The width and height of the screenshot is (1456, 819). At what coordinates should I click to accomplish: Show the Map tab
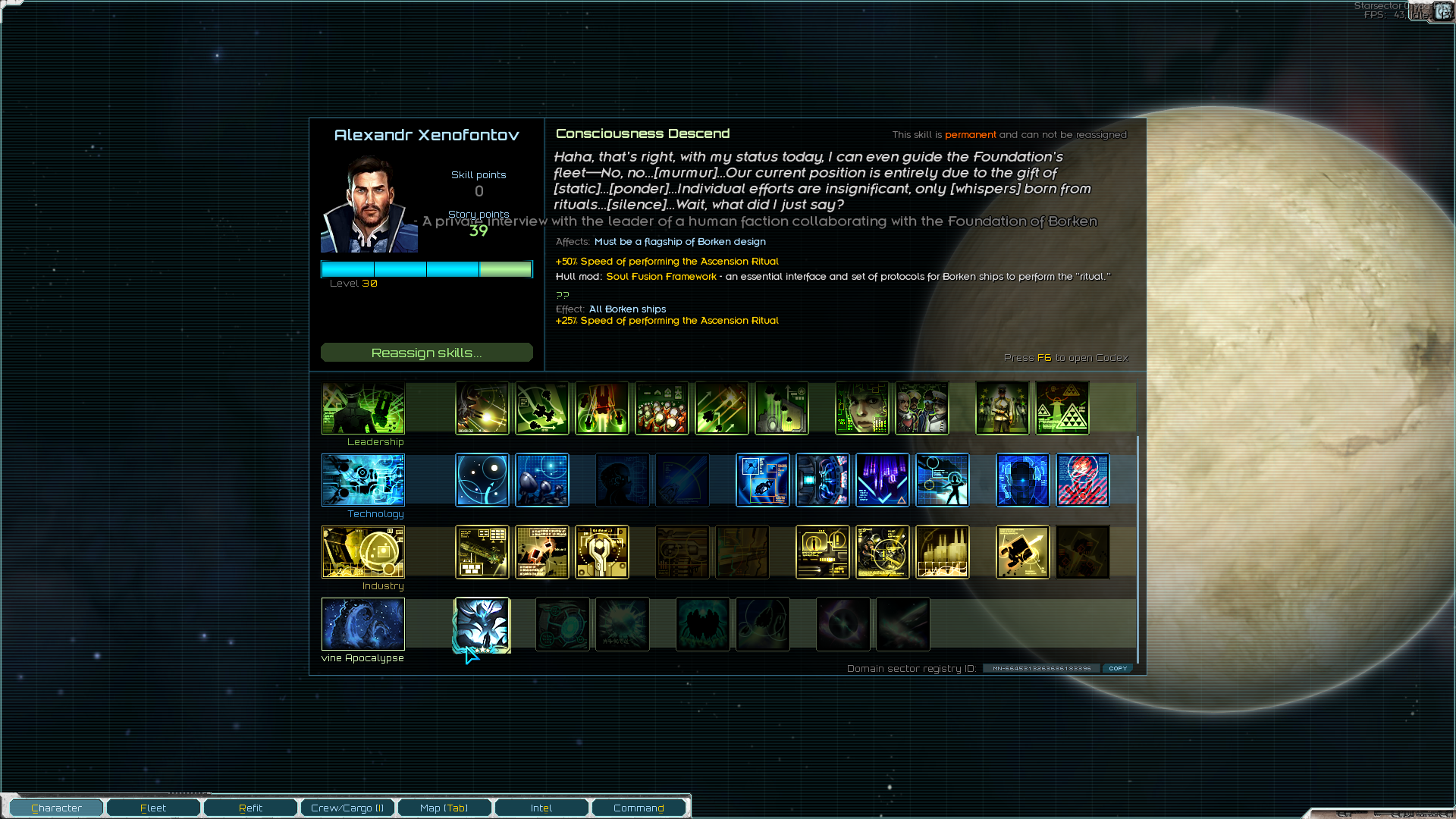[x=444, y=808]
